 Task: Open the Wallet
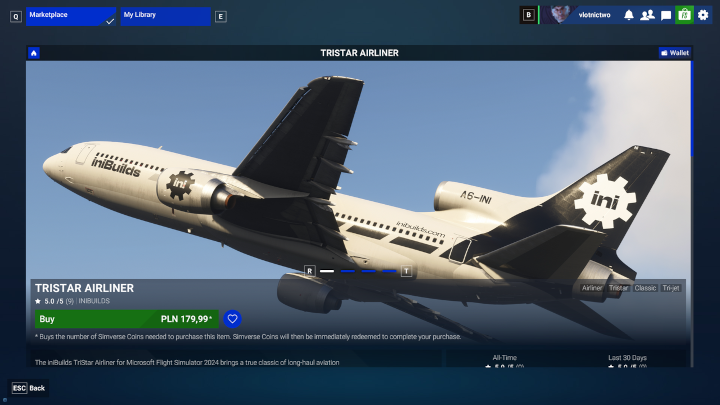675,53
